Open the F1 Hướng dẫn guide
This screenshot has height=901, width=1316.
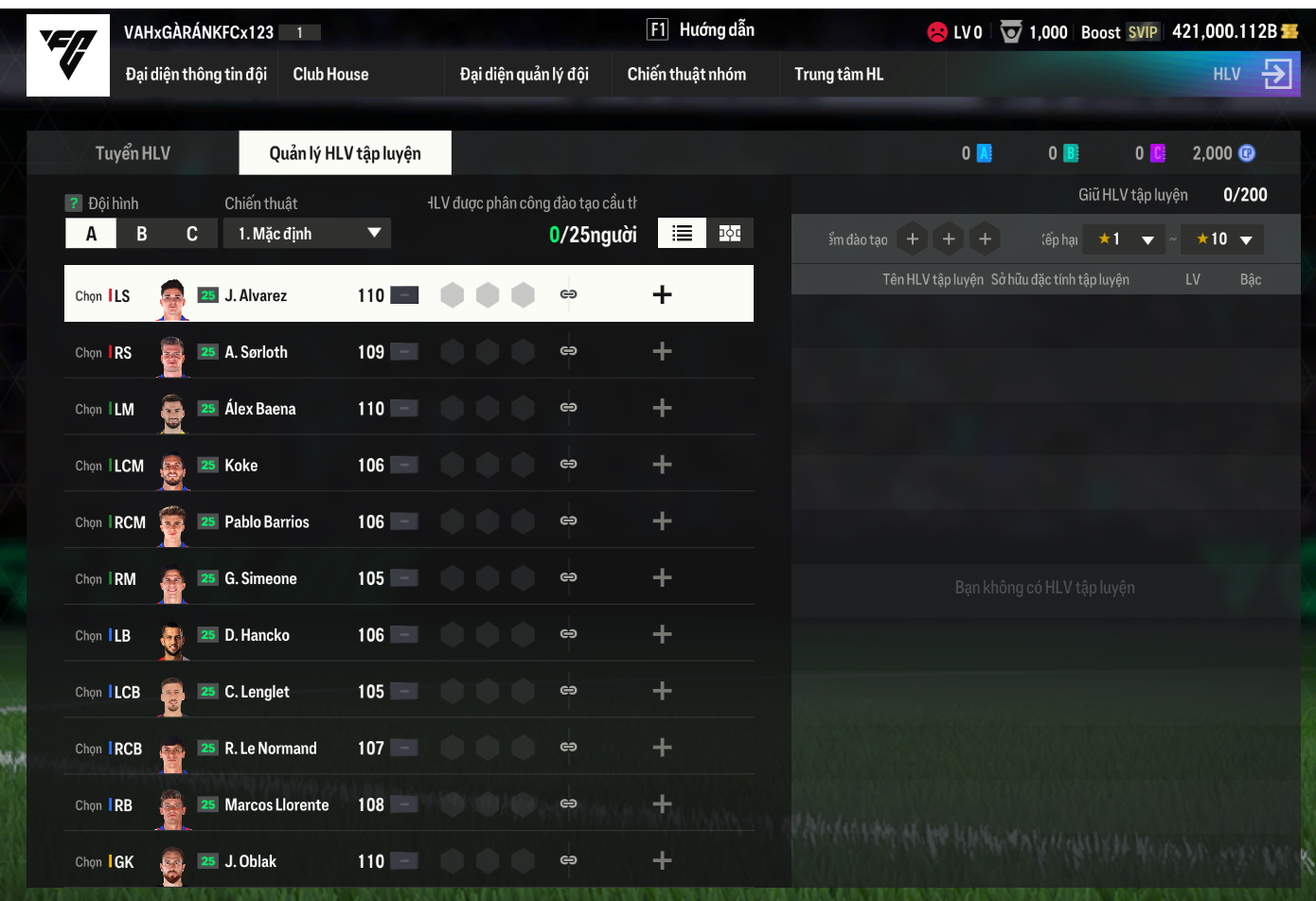point(701,30)
